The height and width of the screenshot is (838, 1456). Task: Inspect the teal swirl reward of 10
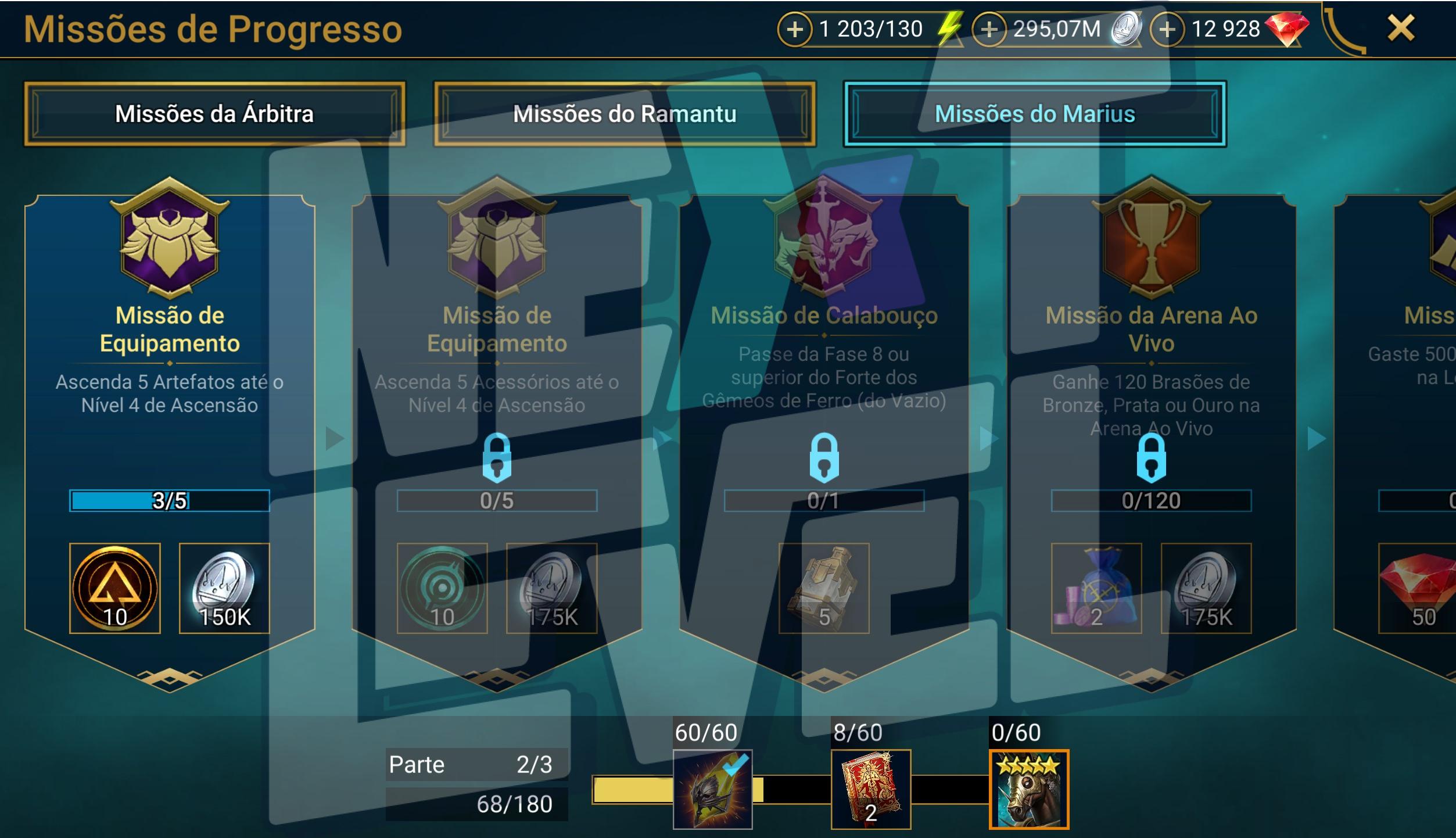point(442,588)
